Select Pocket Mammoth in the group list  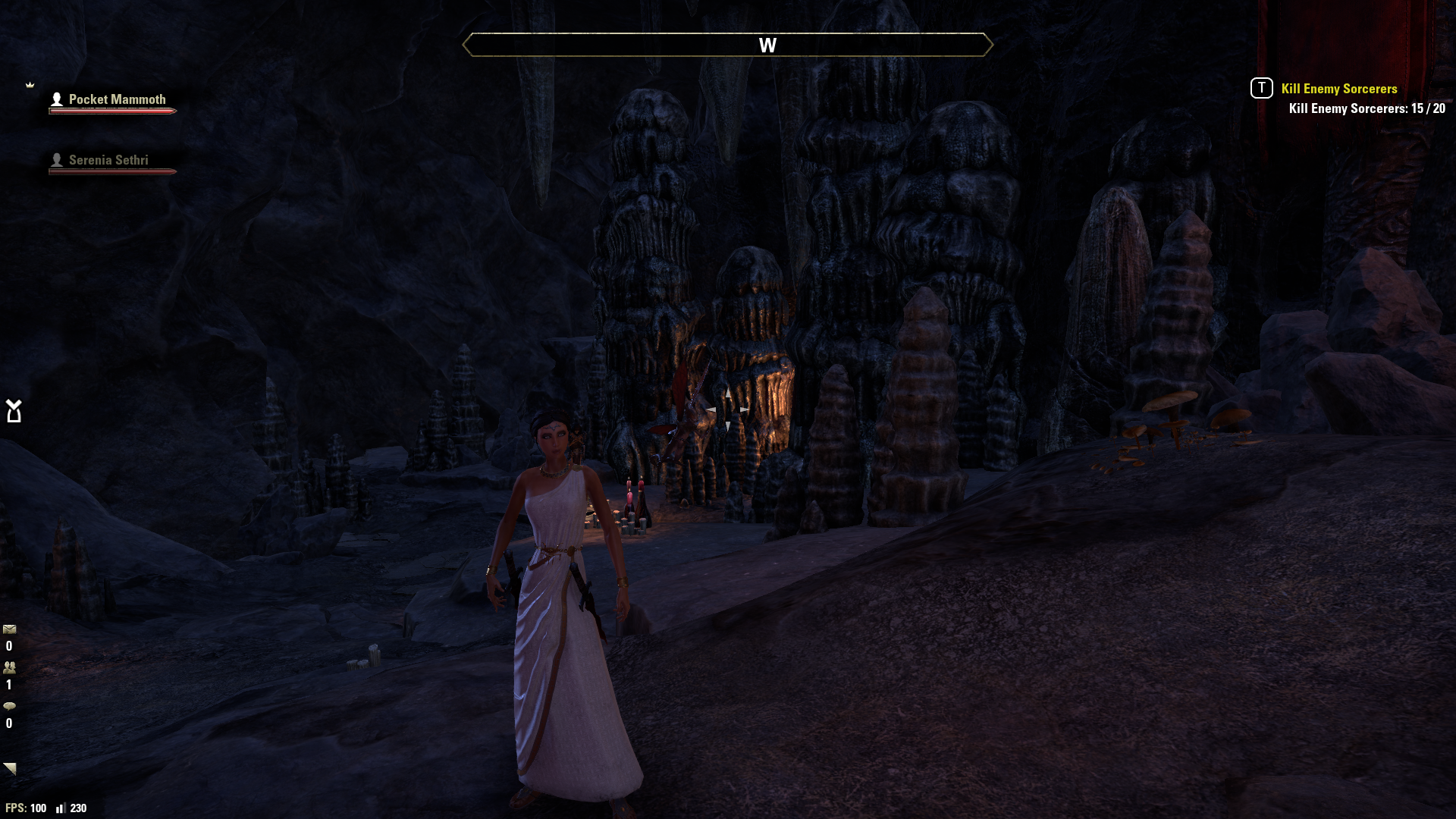[116, 100]
